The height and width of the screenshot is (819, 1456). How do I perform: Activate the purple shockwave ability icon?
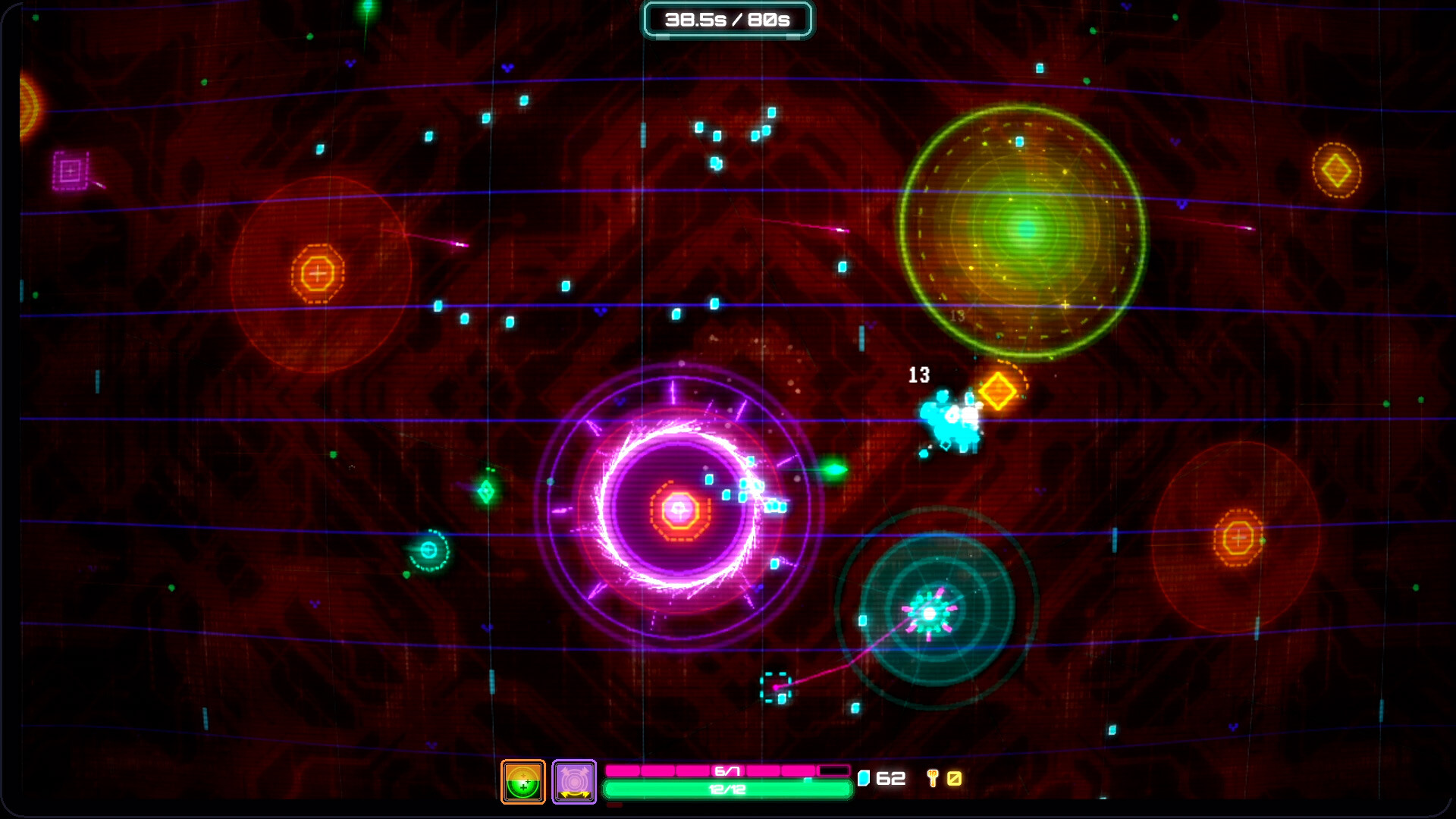(x=574, y=780)
